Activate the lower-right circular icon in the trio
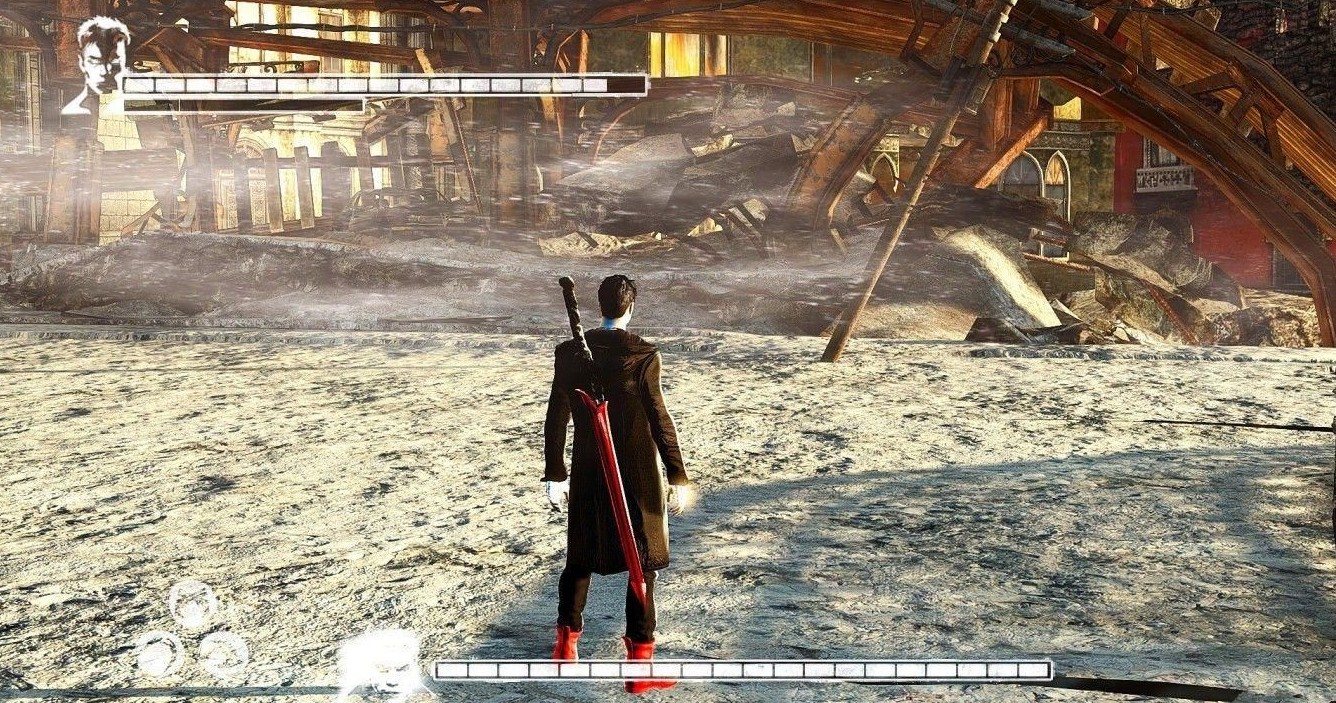Image resolution: width=1336 pixels, height=703 pixels. (x=224, y=655)
